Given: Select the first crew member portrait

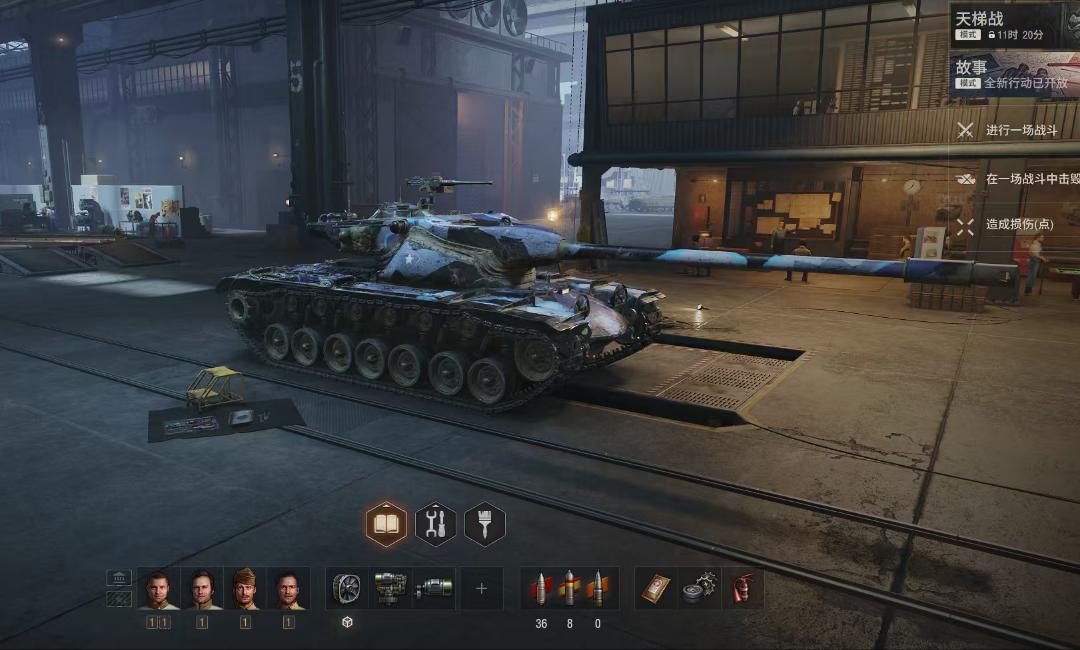Looking at the screenshot, I should click(158, 589).
